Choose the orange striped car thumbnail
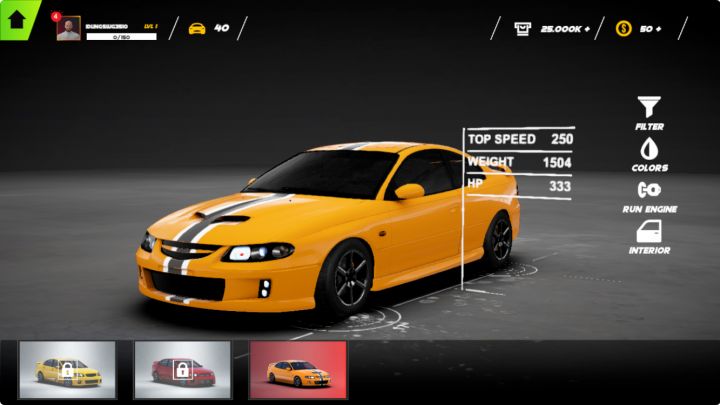720x405 pixels. point(298,370)
